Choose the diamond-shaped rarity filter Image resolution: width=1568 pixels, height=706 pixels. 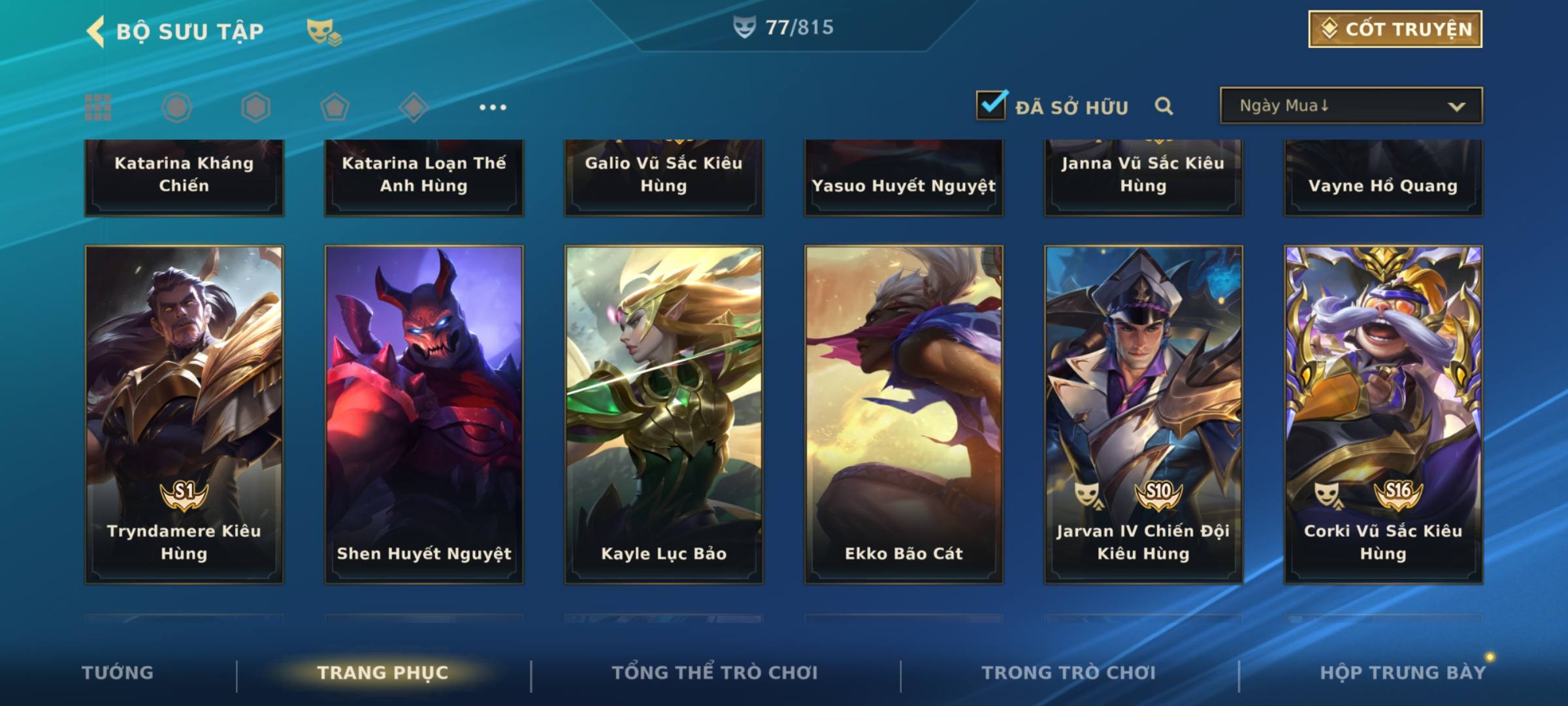(414, 107)
